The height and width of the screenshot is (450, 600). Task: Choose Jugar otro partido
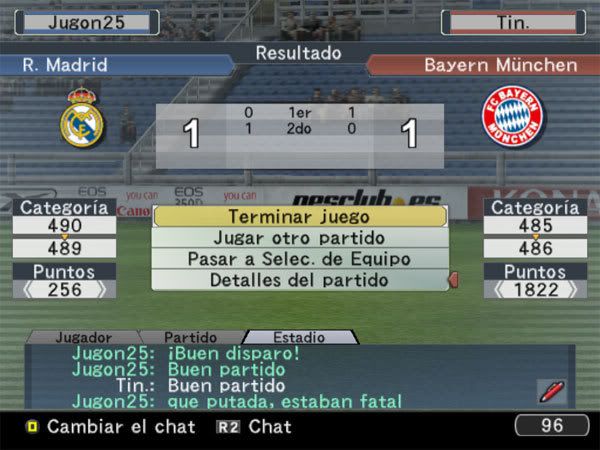point(298,238)
